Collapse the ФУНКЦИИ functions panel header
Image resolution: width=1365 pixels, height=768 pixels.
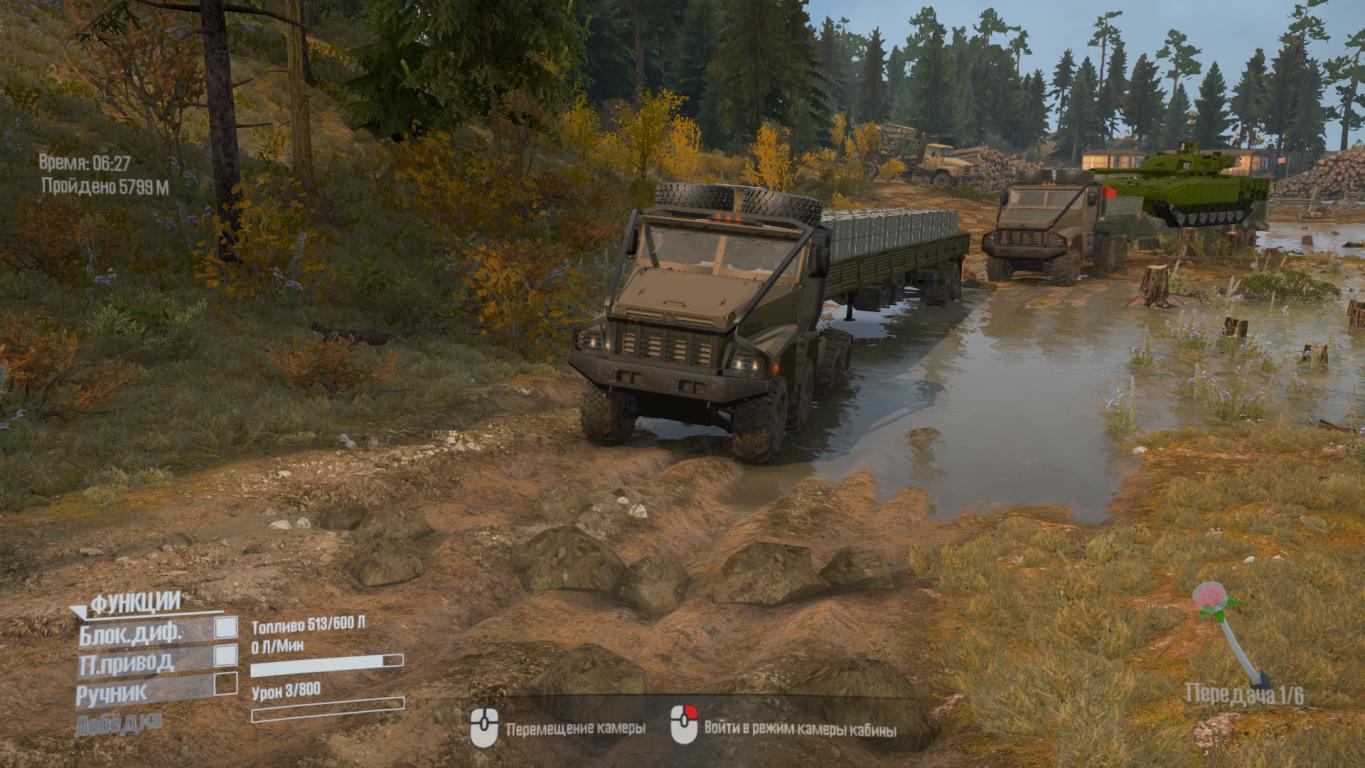127,602
